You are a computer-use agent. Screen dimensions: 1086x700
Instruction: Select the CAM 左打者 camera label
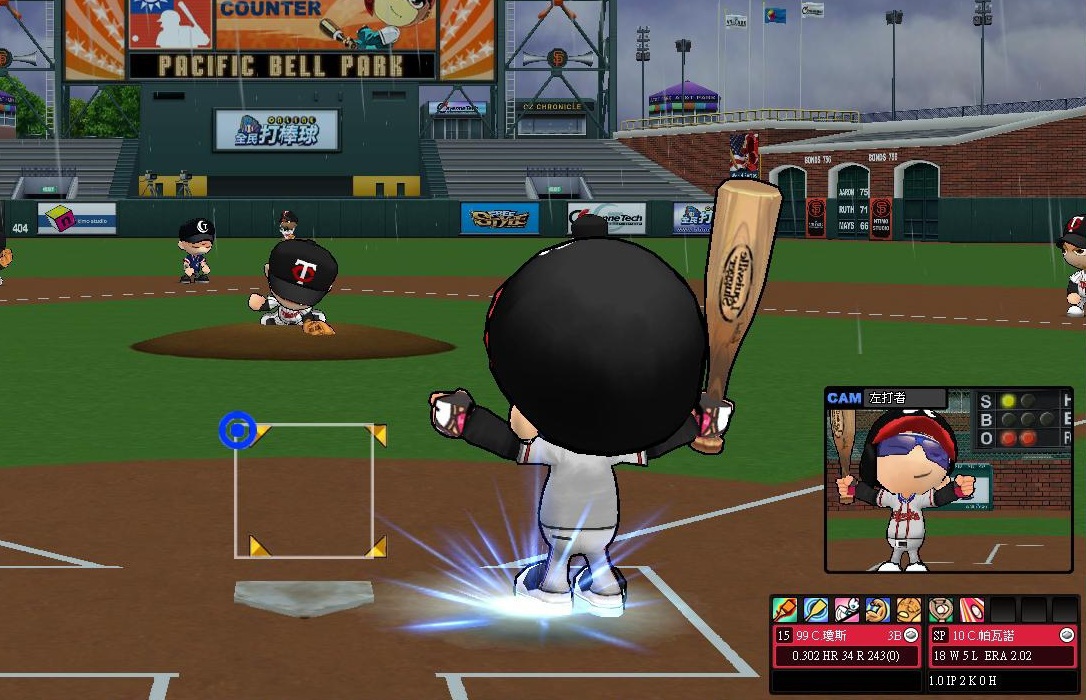[886, 398]
